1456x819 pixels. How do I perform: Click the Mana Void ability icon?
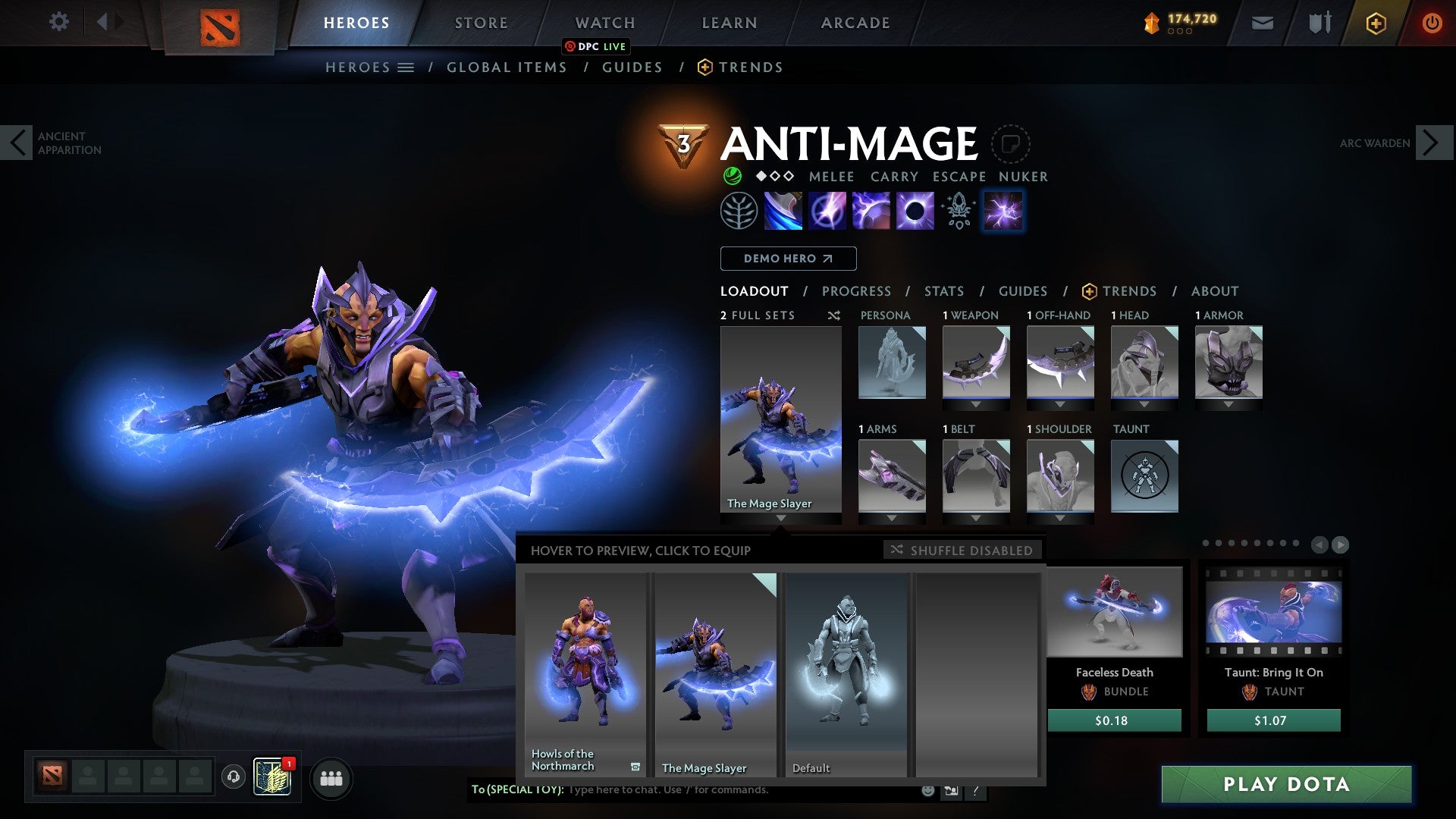915,212
